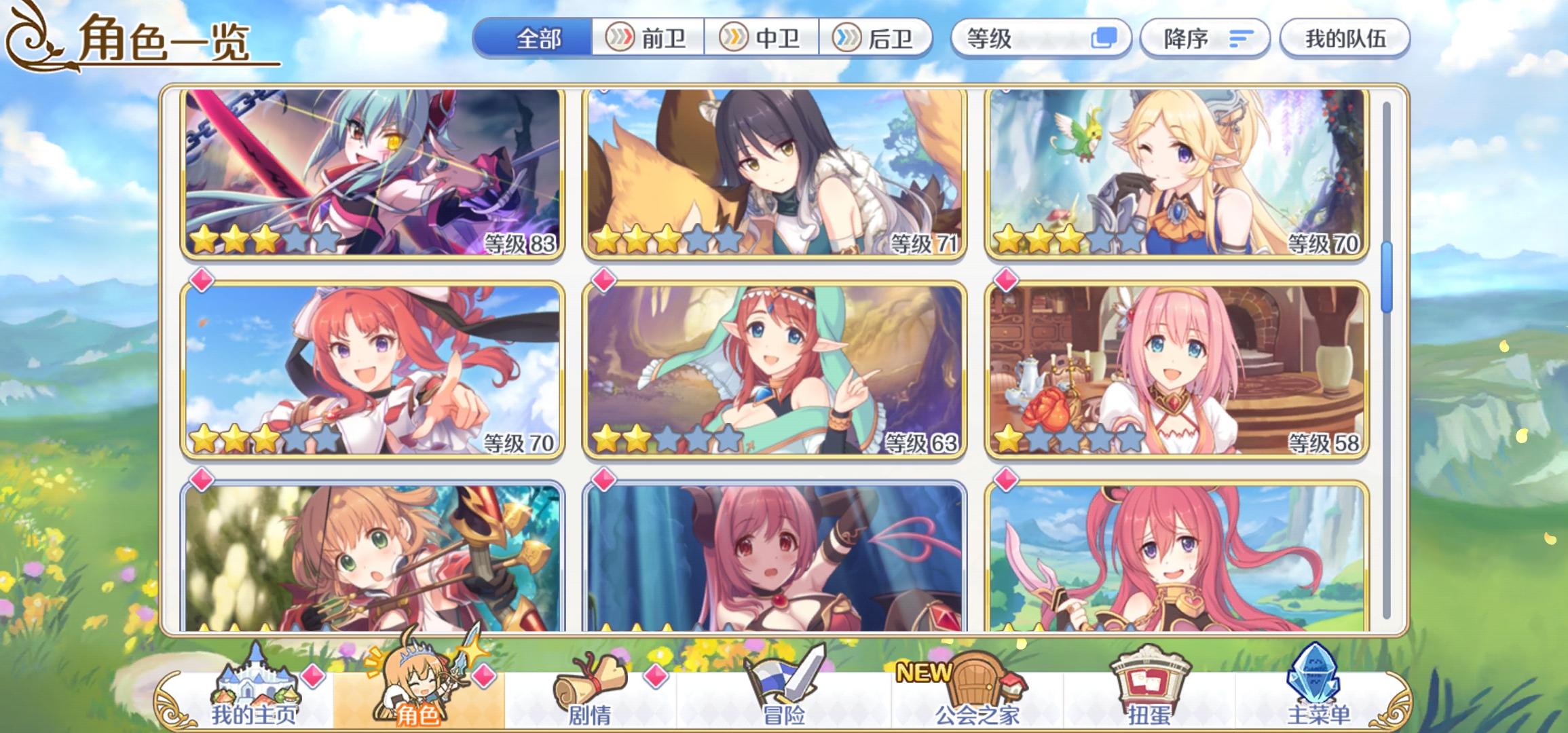Toggle 降序 descending sort order
The height and width of the screenshot is (733, 1568).
tap(1205, 39)
